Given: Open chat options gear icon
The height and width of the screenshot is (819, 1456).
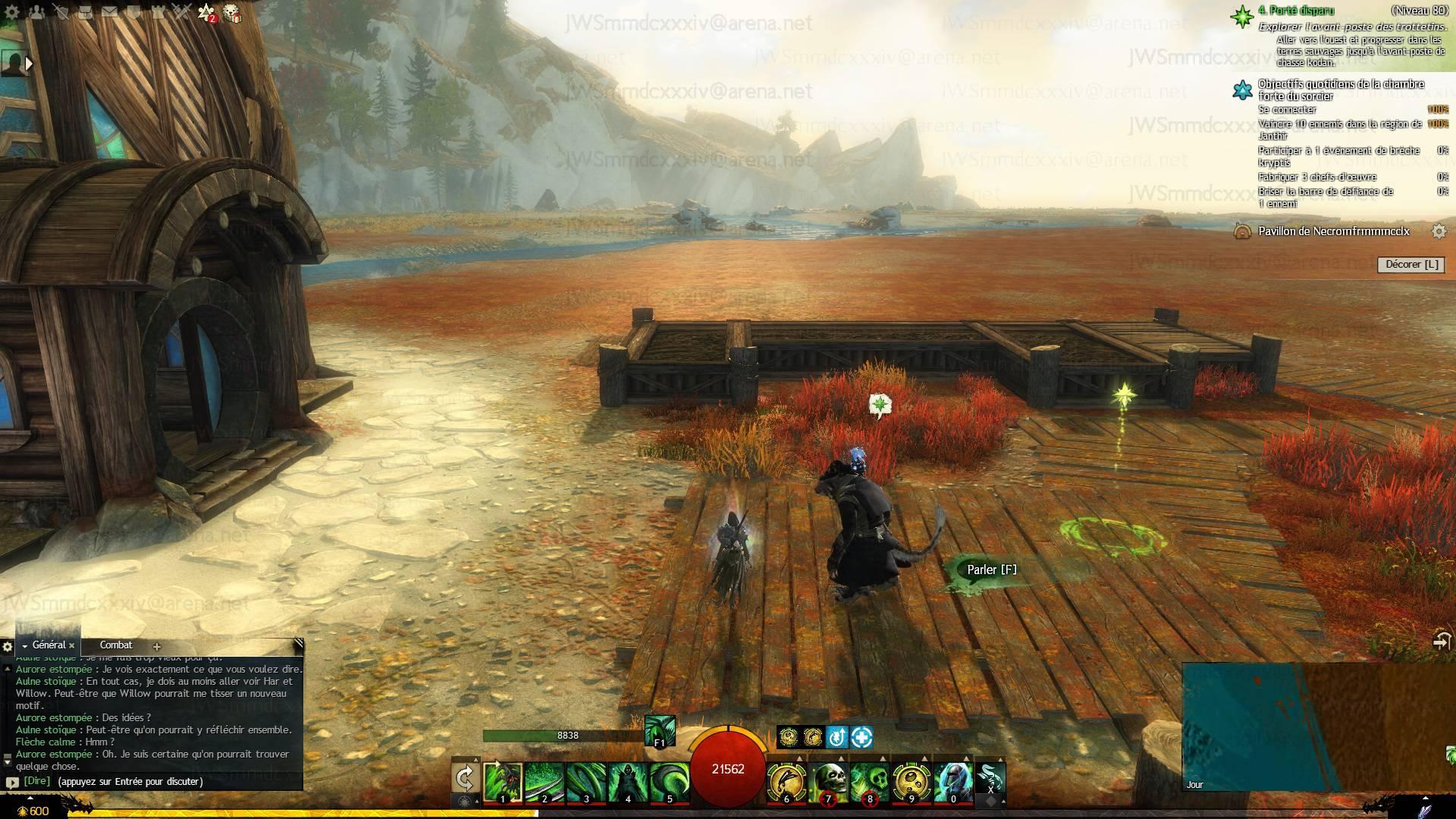Looking at the screenshot, I should pyautogui.click(x=8, y=647).
